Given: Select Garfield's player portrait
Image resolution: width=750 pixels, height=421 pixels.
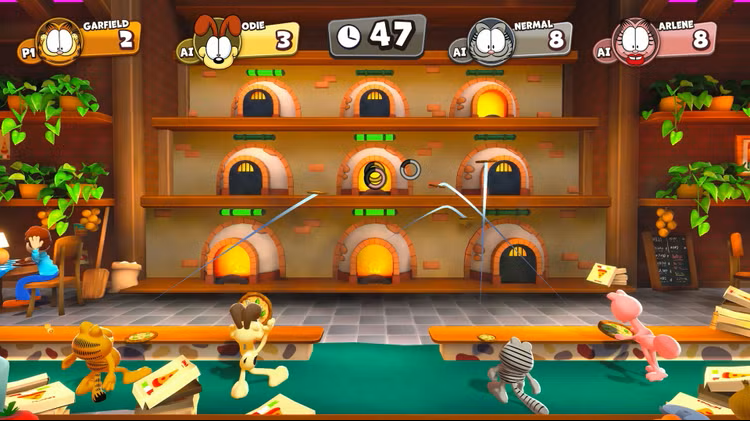Looking at the screenshot, I should 62,42.
